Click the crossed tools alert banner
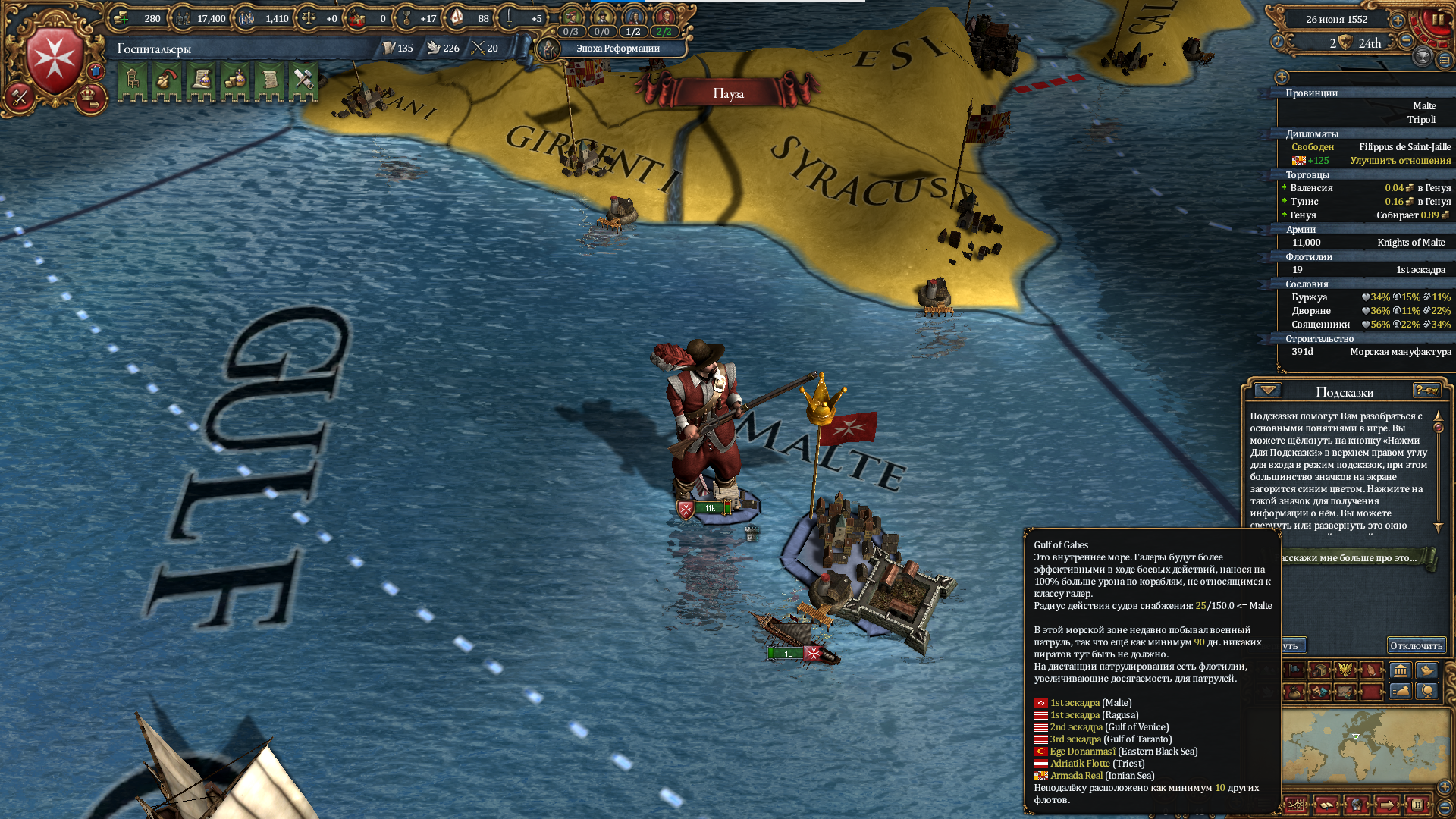The height and width of the screenshot is (819, 1456). [x=303, y=80]
